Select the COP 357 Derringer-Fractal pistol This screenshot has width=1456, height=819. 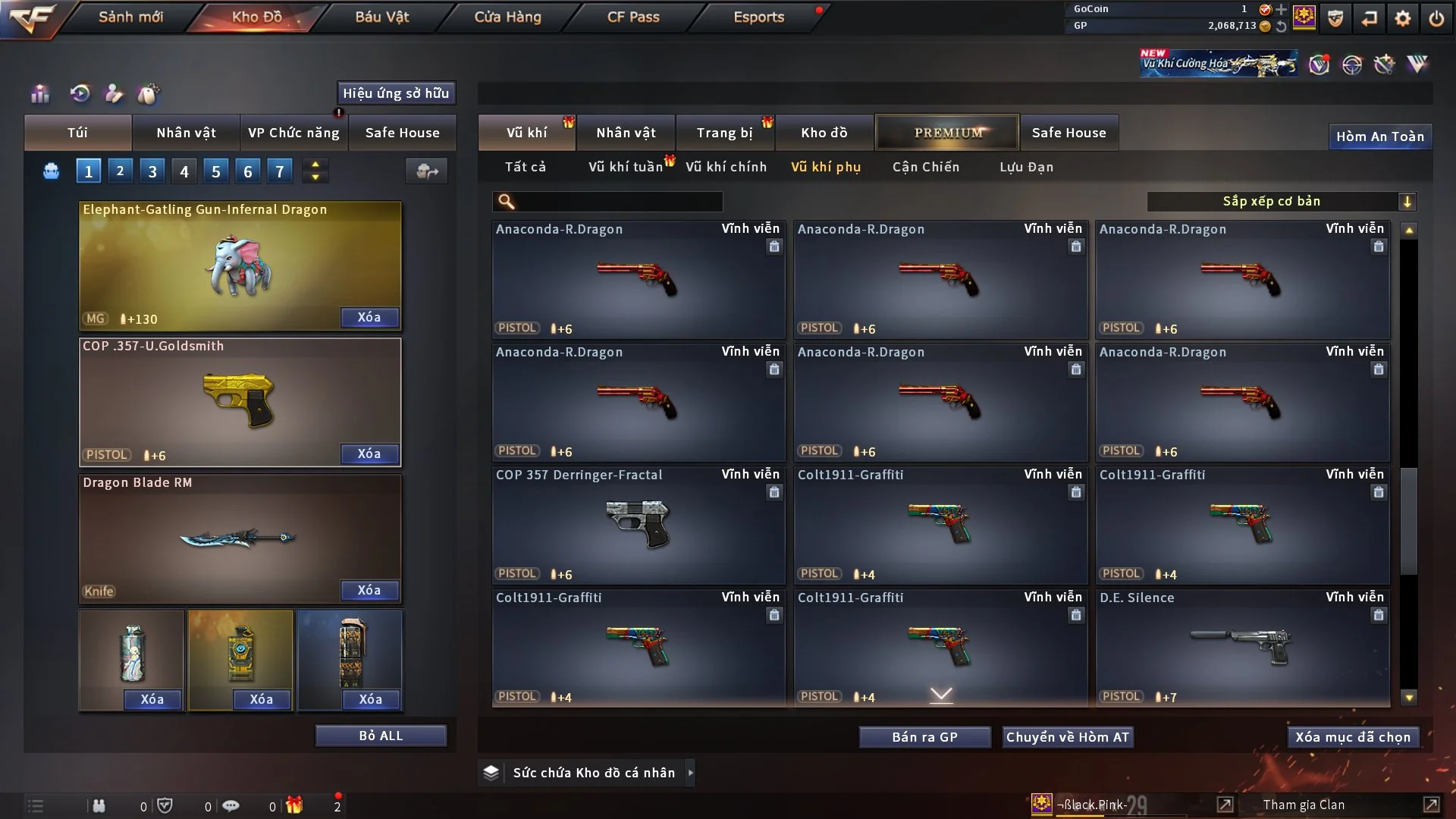638,525
